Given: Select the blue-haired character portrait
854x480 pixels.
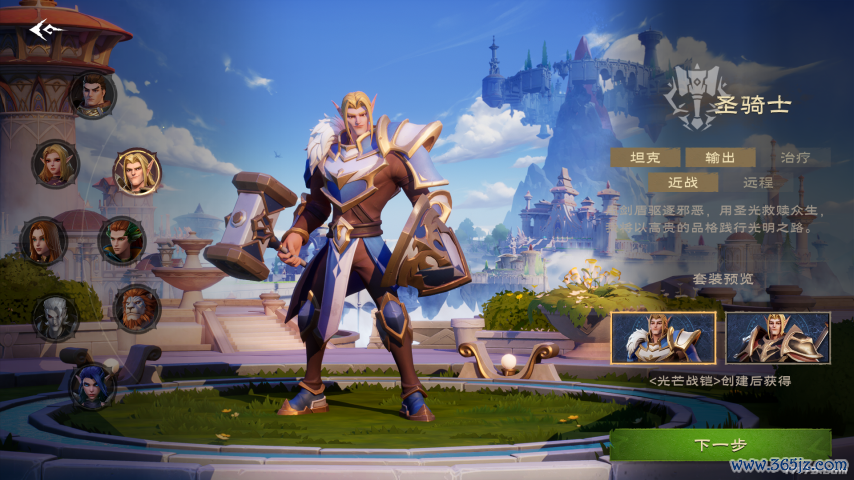Looking at the screenshot, I should tap(93, 385).
